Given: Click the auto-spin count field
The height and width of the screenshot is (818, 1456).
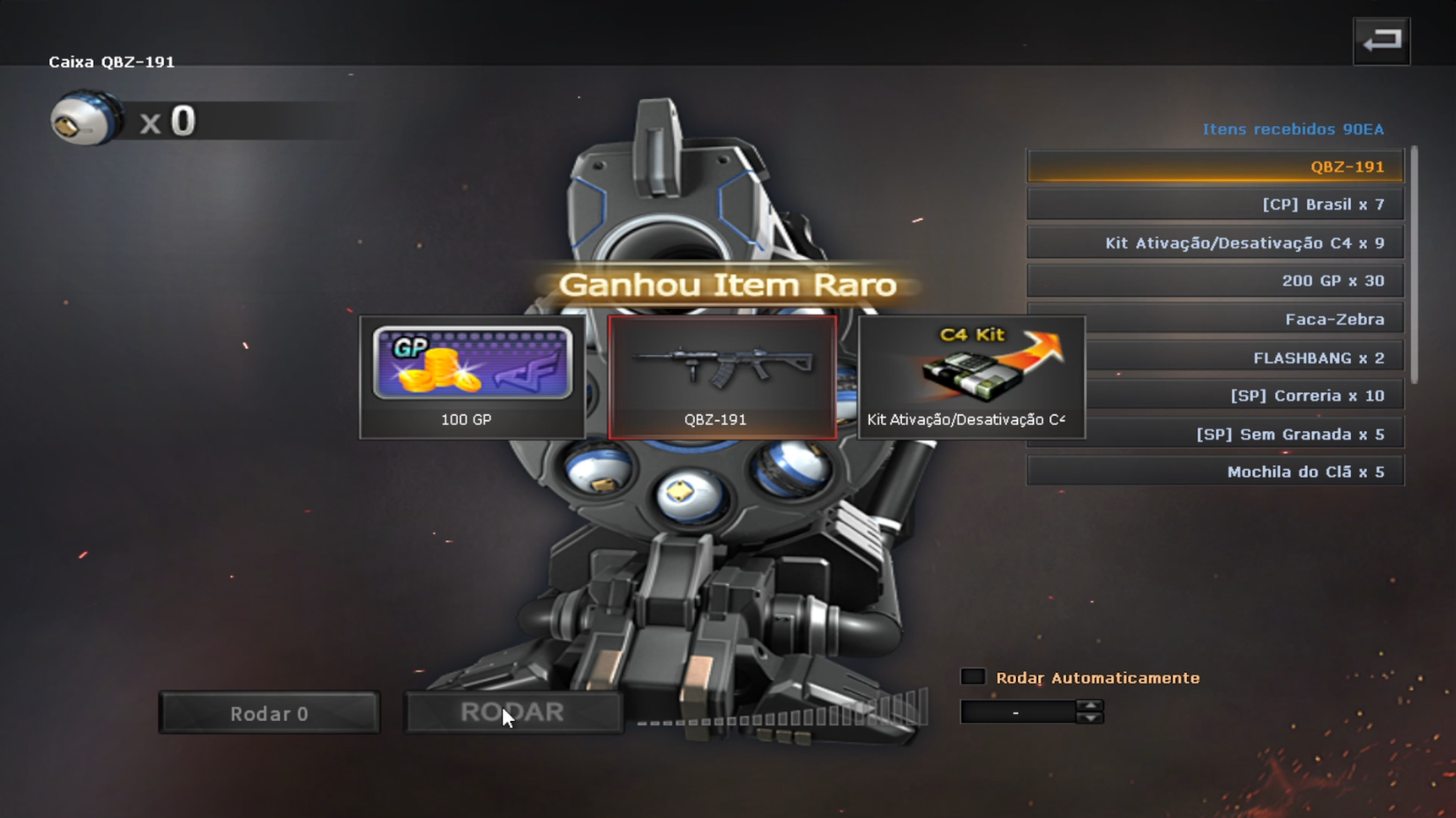Looking at the screenshot, I should click(1018, 711).
